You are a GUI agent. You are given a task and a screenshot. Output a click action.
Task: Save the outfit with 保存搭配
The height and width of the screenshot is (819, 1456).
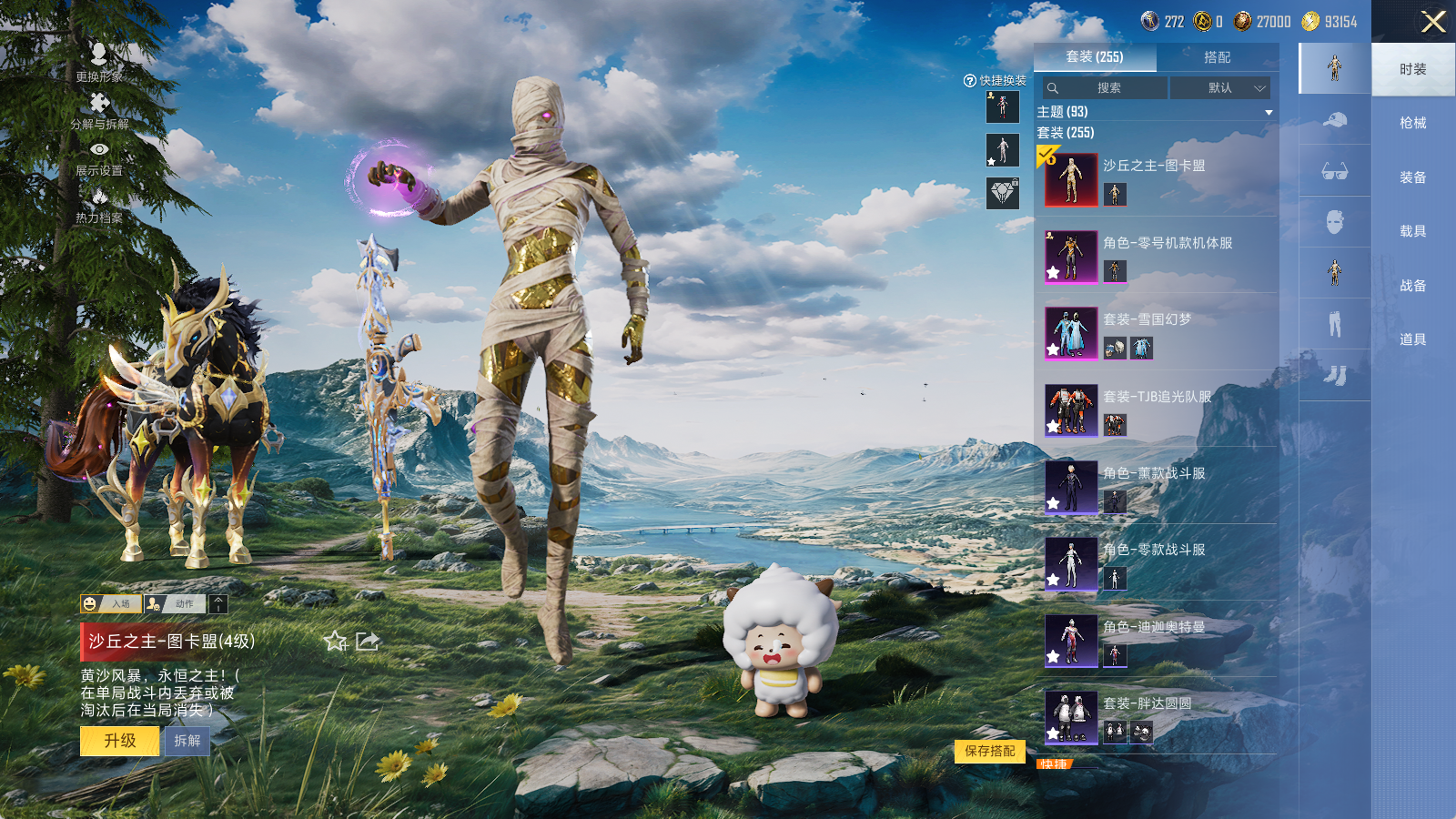click(990, 751)
